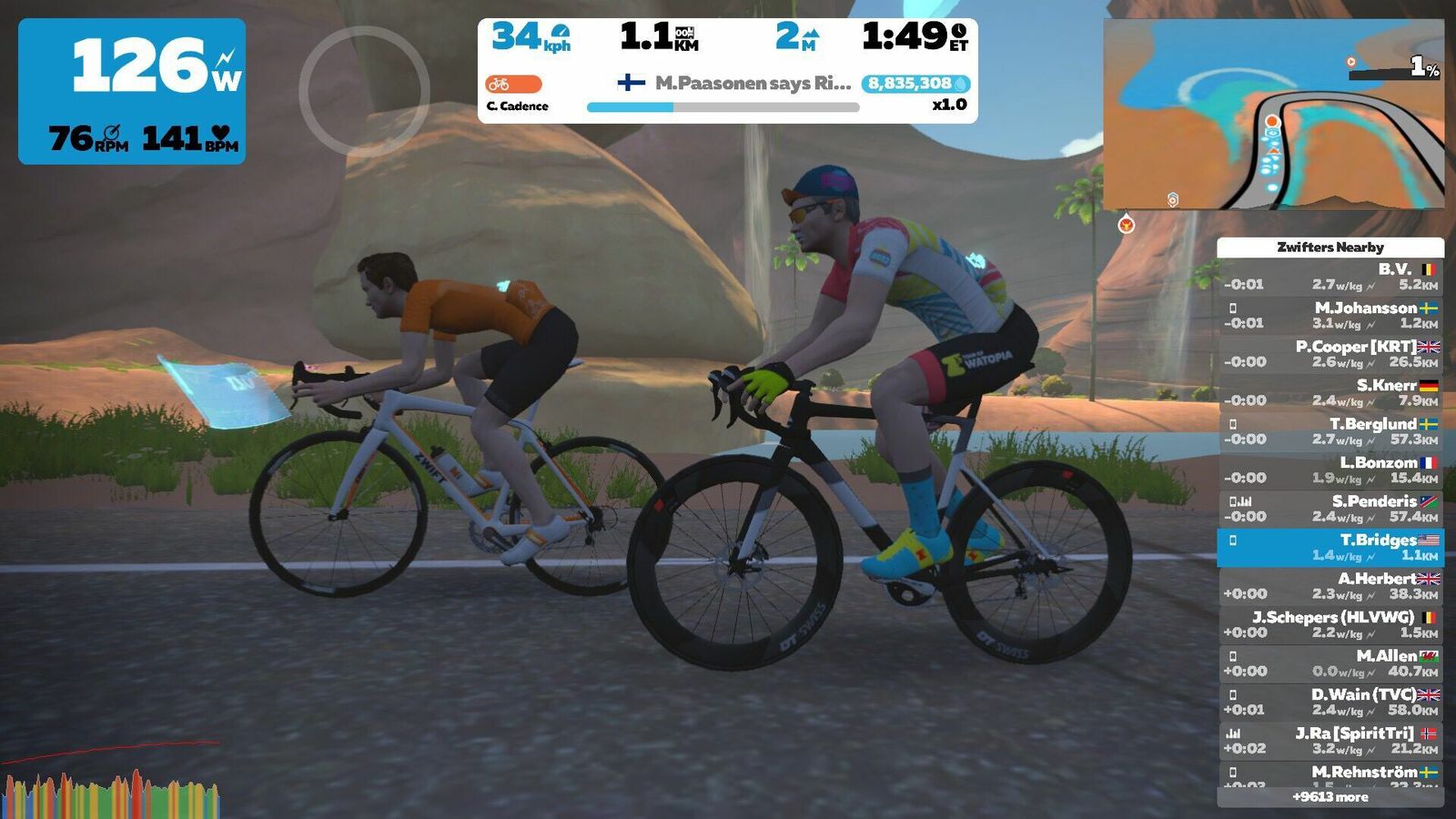Select A.Herbert in Zwifters Nearby
This screenshot has height=819, width=1456.
pyautogui.click(x=1330, y=586)
